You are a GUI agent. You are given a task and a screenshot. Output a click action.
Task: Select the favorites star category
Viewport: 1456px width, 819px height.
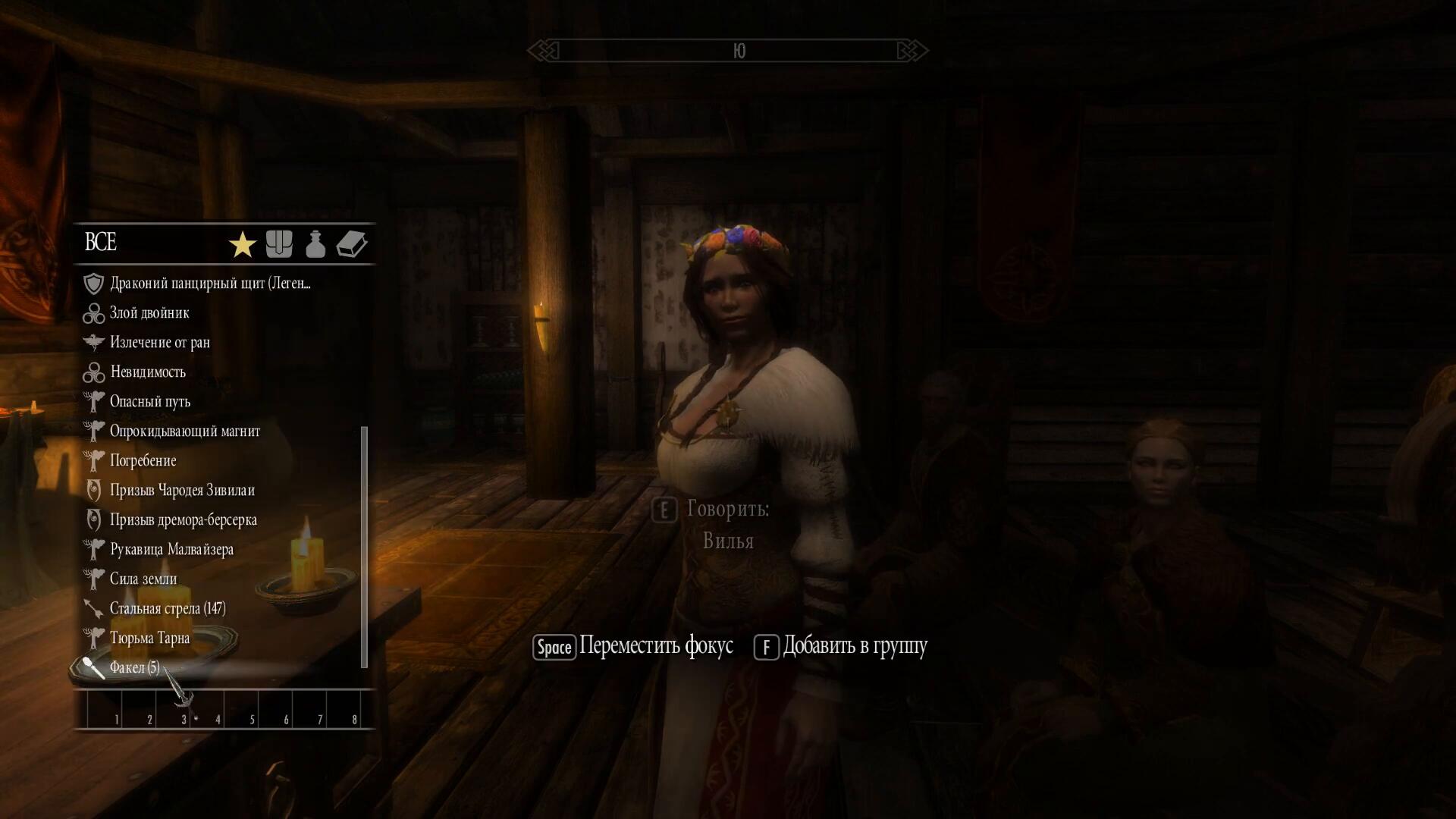[x=242, y=245]
